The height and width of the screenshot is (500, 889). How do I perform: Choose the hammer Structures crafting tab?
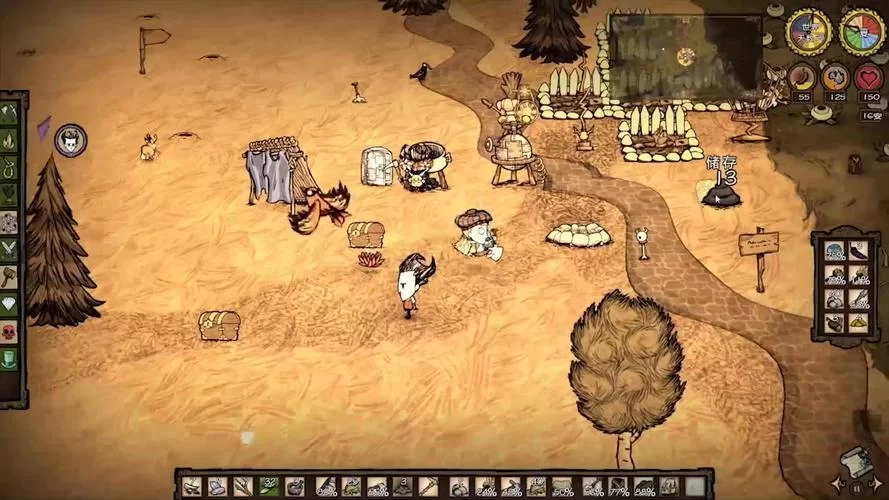10,277
